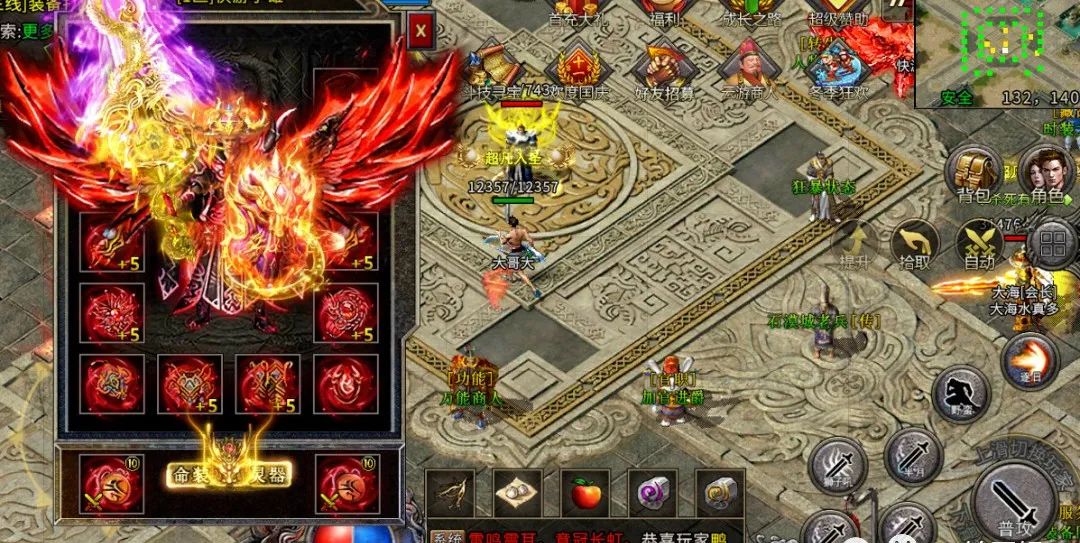Toggle 自动 auto-combat

click(x=979, y=243)
